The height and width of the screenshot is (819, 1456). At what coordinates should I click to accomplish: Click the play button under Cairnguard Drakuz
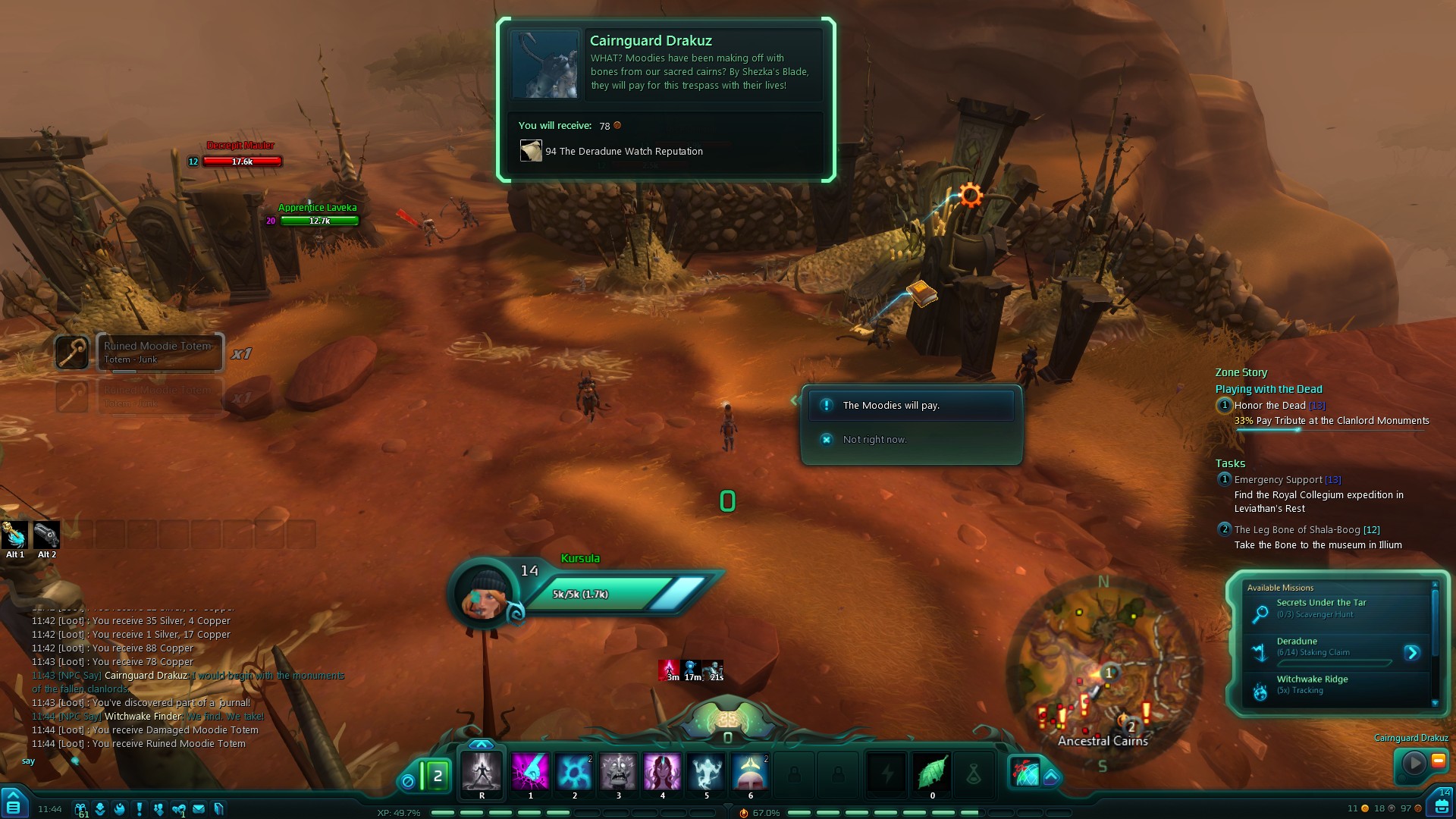tap(1414, 763)
